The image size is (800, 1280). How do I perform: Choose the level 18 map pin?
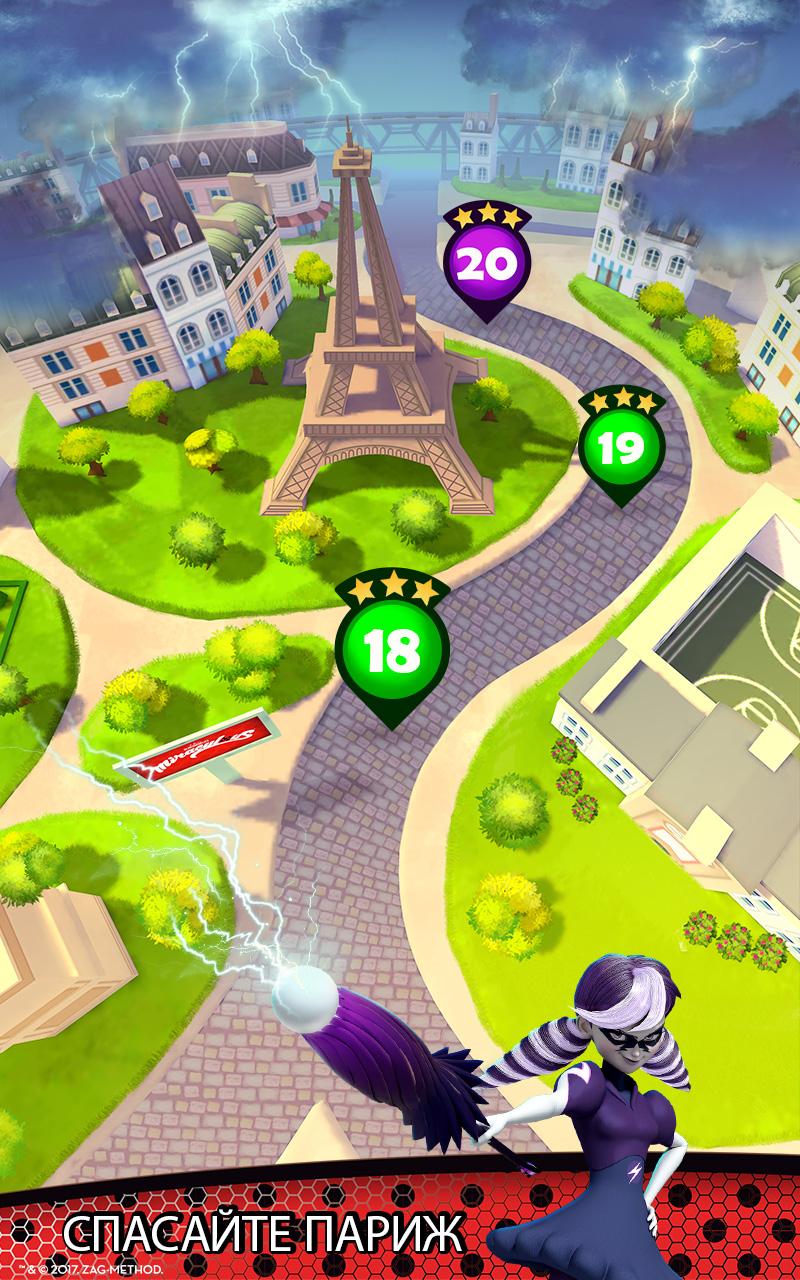[392, 650]
